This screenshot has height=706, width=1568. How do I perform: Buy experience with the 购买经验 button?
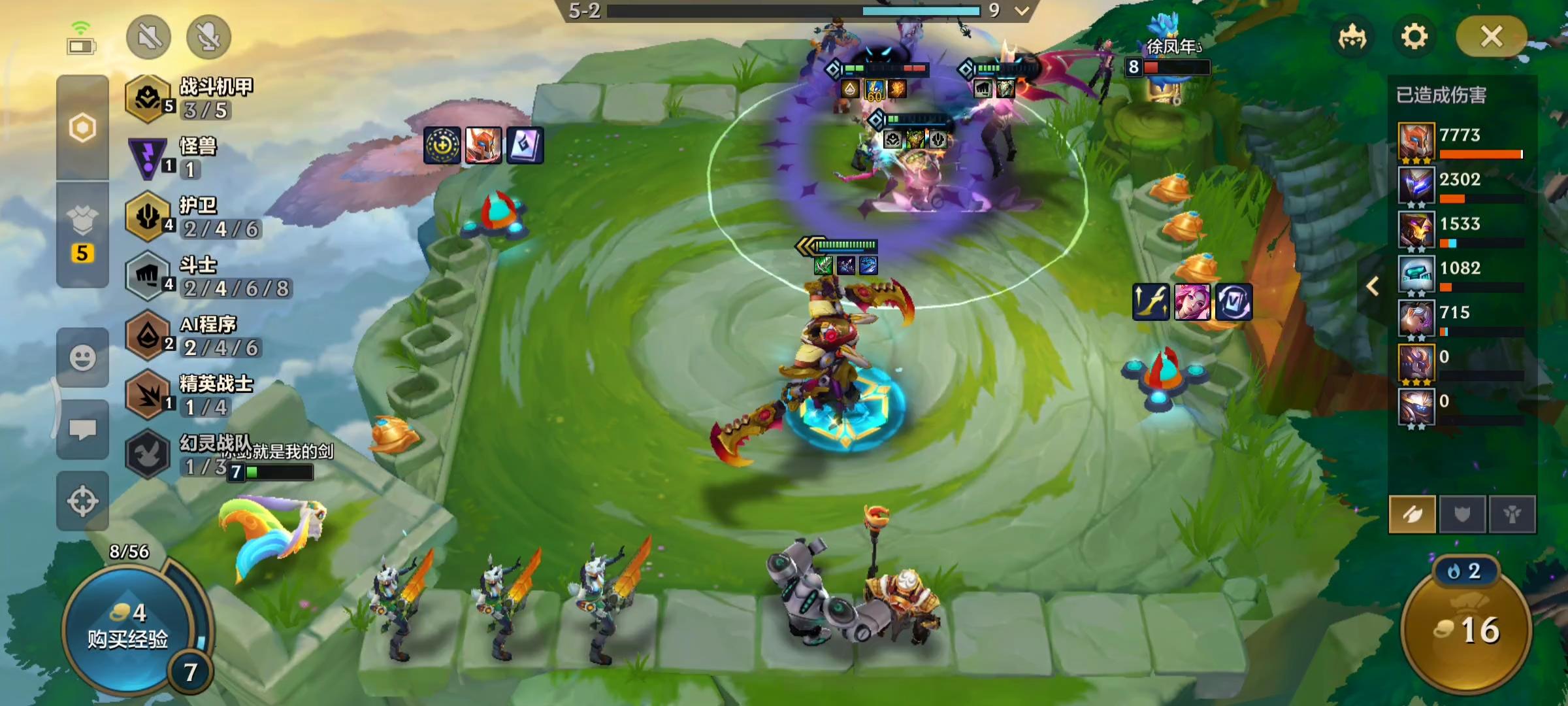tap(129, 629)
